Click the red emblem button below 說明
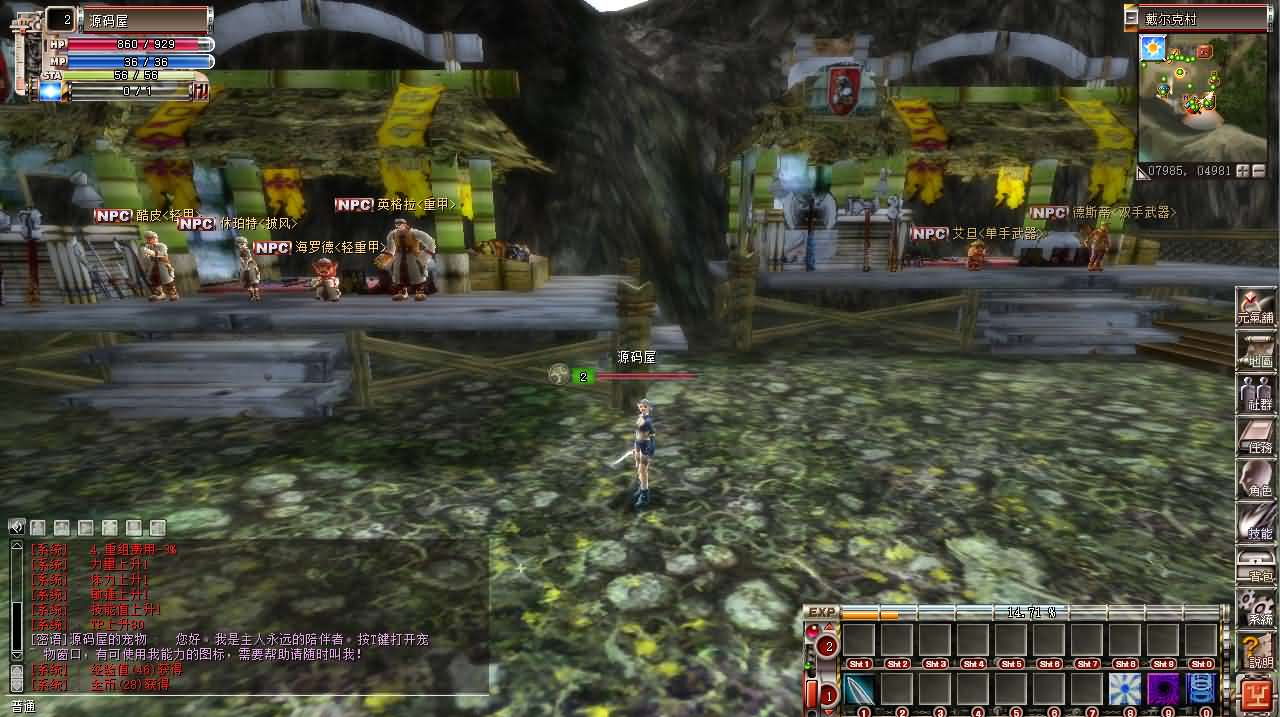1280x717 pixels. [x=1256, y=692]
